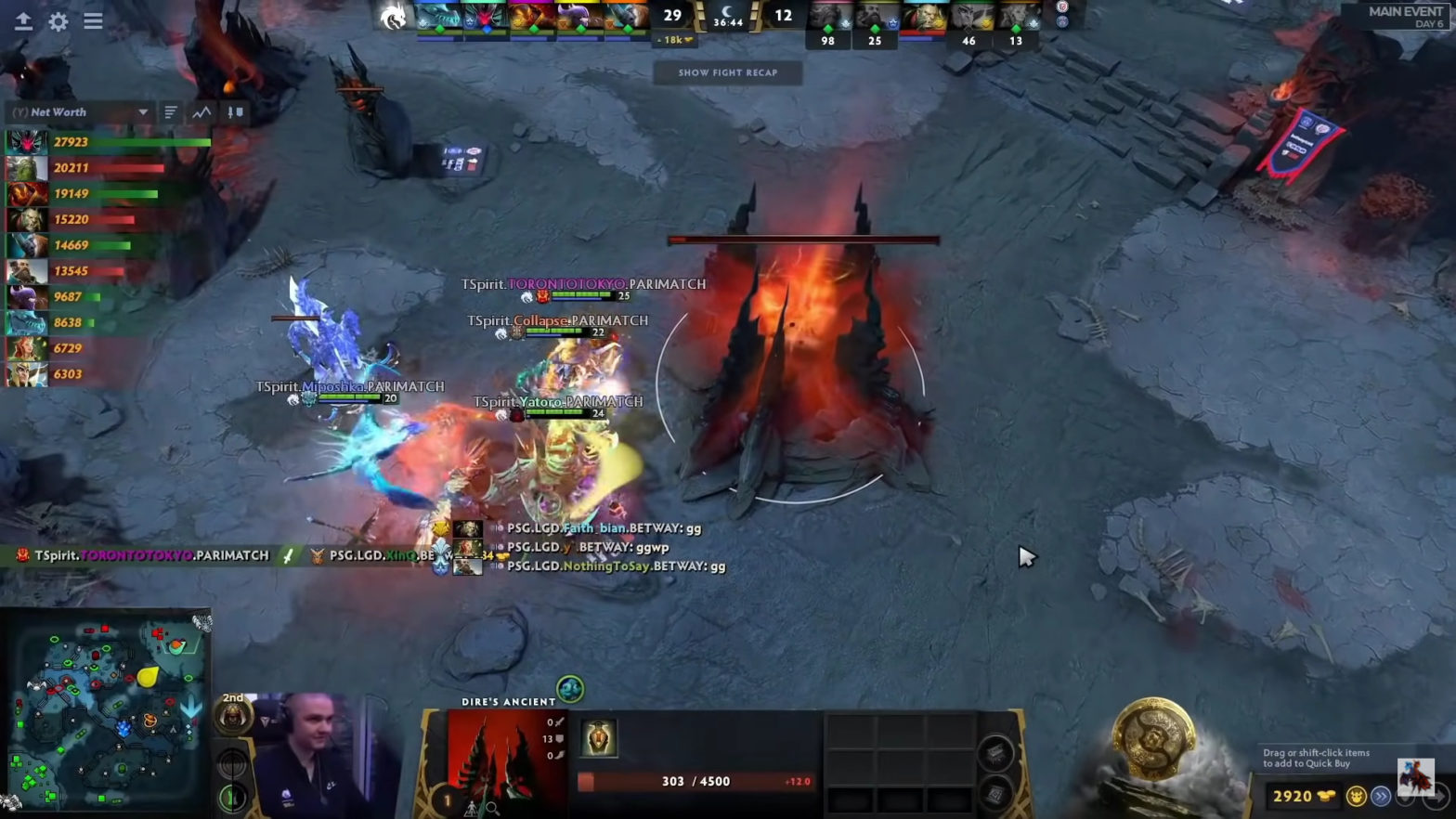
Task: Select the Net Worth graph icon
Action: point(201,111)
